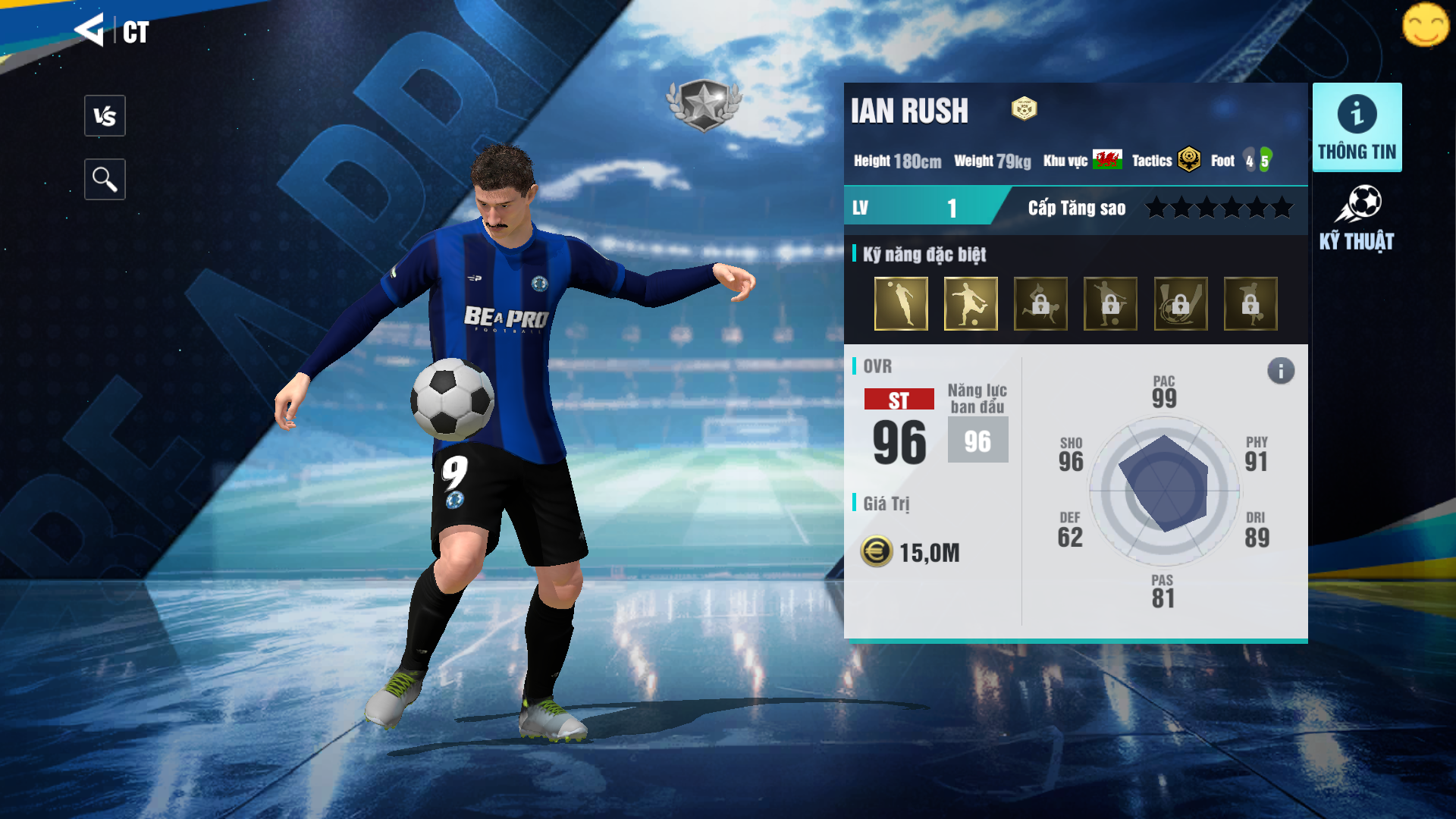Open the magnifying glass search

[x=105, y=180]
